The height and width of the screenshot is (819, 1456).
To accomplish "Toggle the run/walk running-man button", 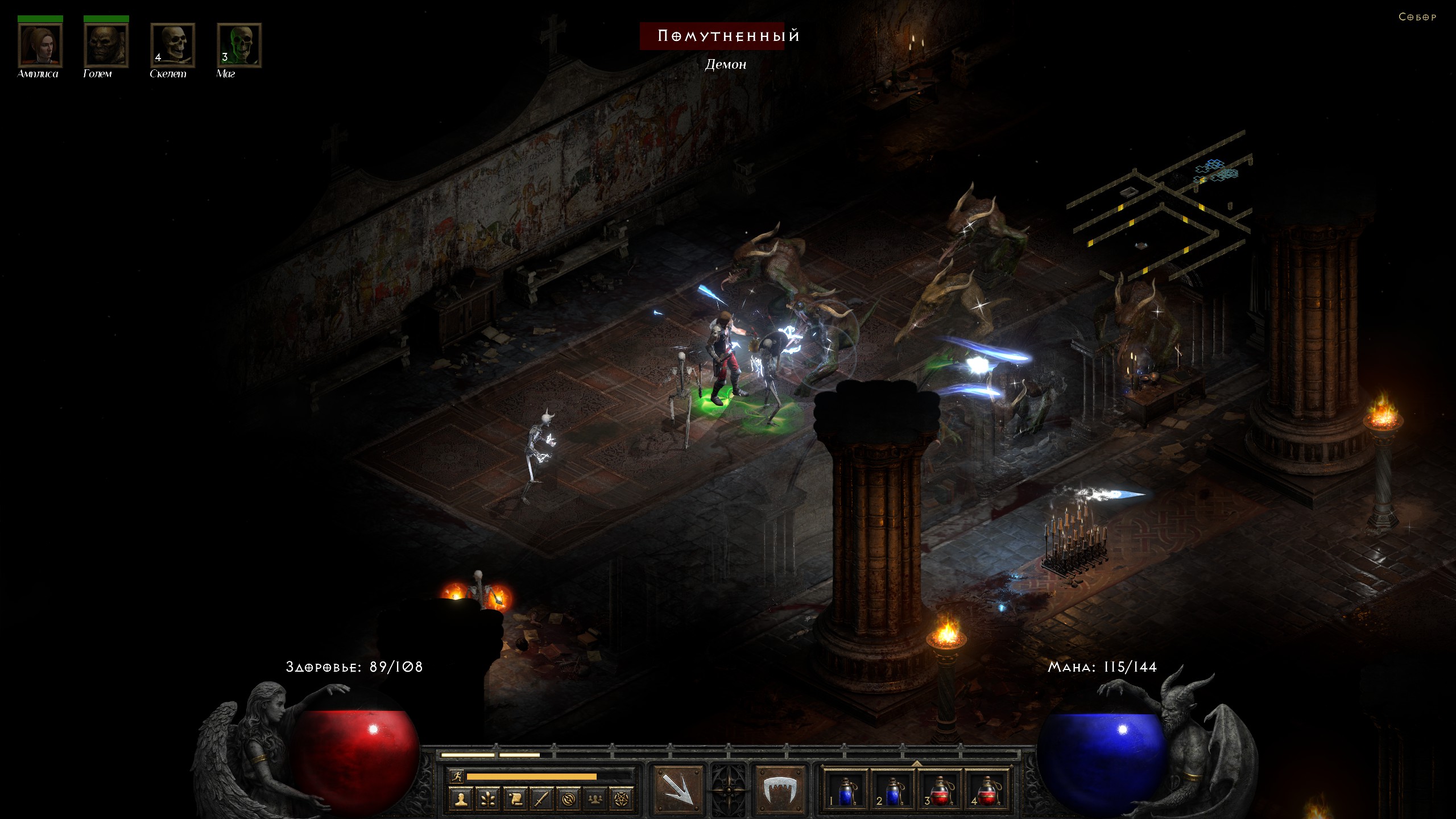I will (x=456, y=776).
